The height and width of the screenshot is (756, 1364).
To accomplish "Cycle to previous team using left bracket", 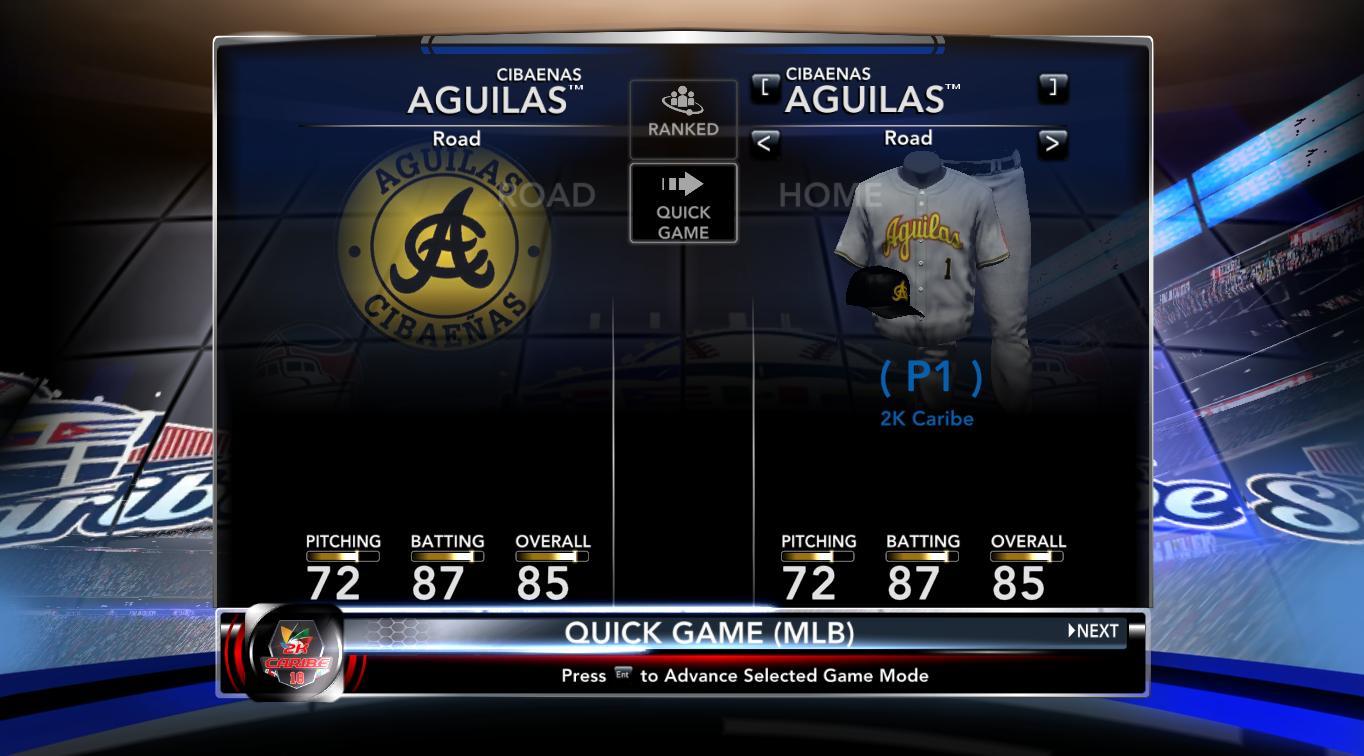I will [x=765, y=87].
